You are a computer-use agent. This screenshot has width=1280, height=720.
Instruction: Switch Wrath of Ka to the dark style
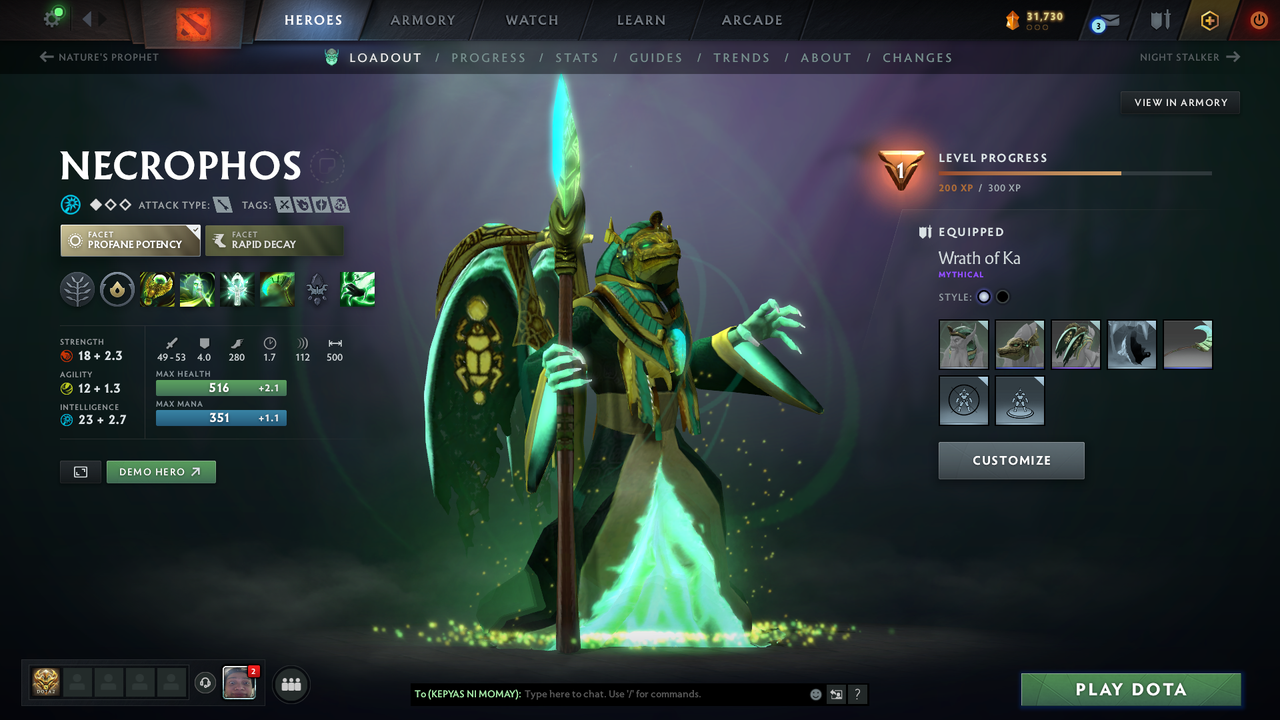pos(1001,296)
